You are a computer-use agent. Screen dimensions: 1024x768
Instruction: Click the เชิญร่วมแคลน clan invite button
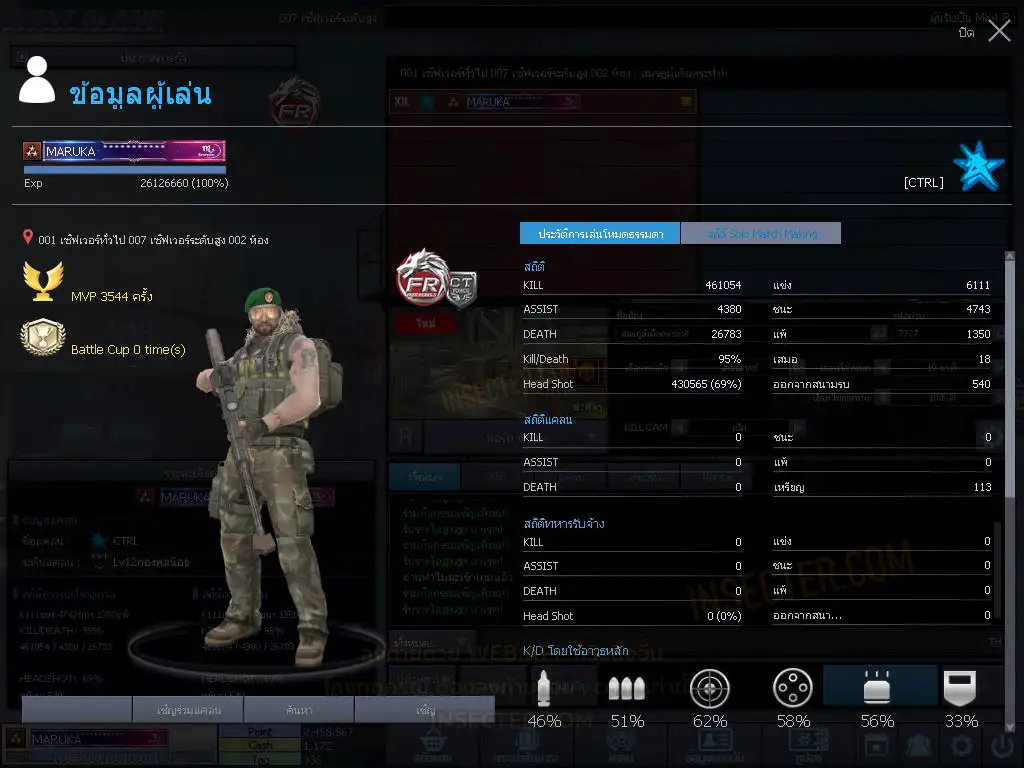[188, 710]
